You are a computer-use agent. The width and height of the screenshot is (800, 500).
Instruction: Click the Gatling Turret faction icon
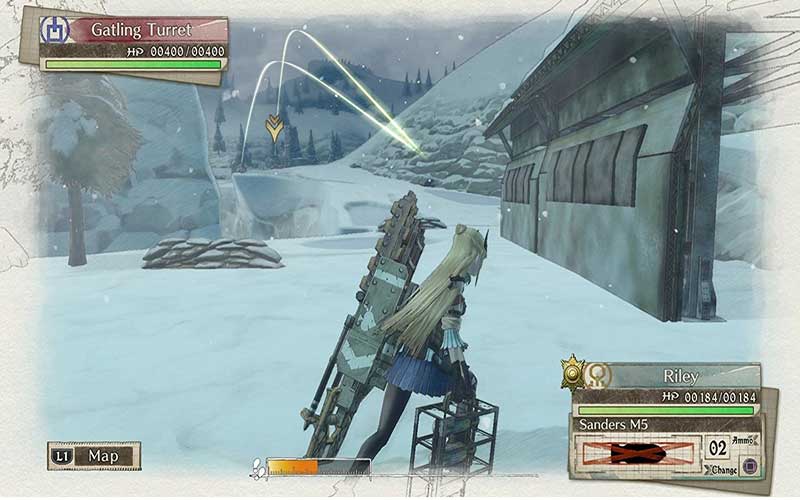(53, 29)
